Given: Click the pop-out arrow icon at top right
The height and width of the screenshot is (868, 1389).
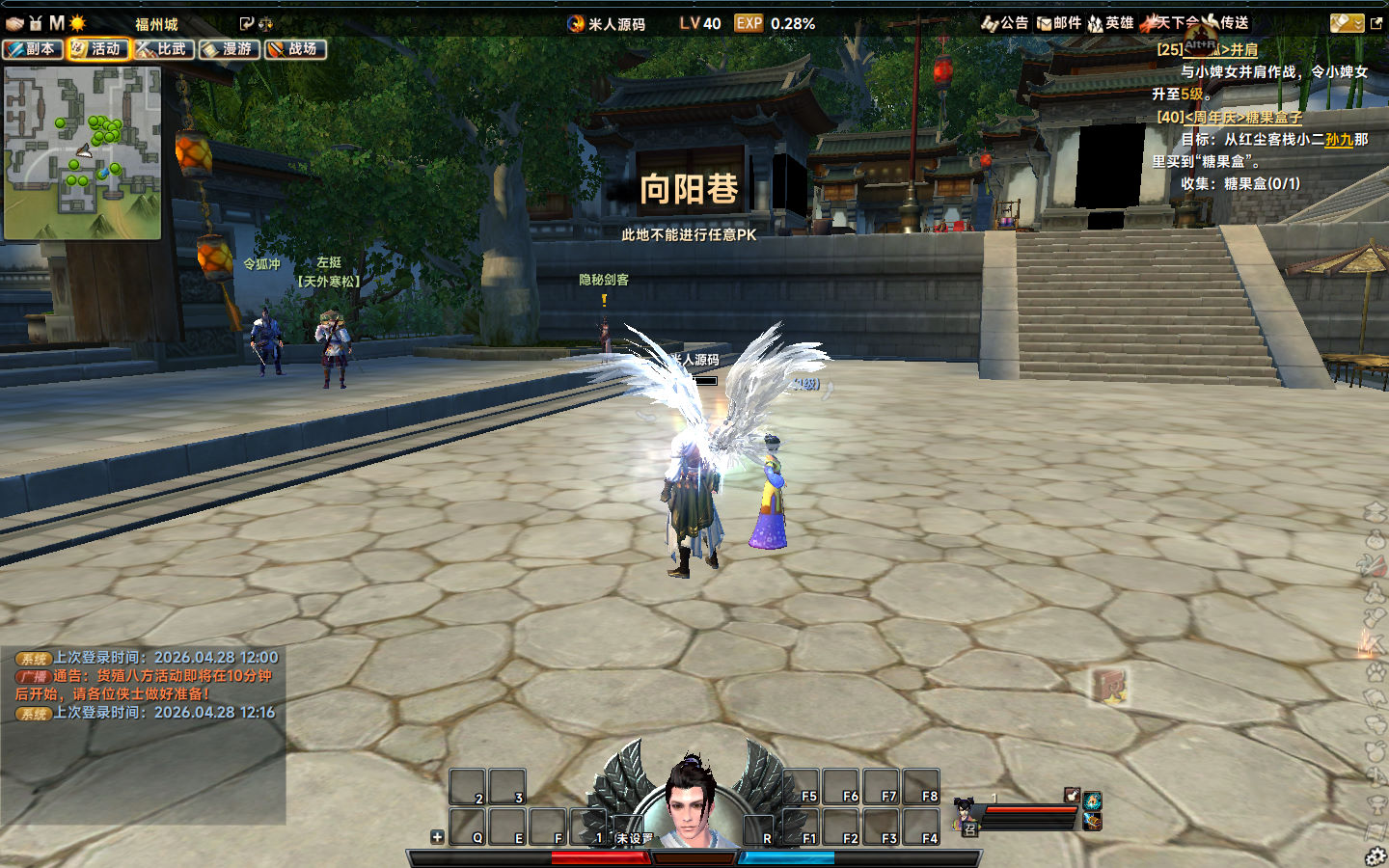Looking at the screenshot, I should [x=1376, y=23].
